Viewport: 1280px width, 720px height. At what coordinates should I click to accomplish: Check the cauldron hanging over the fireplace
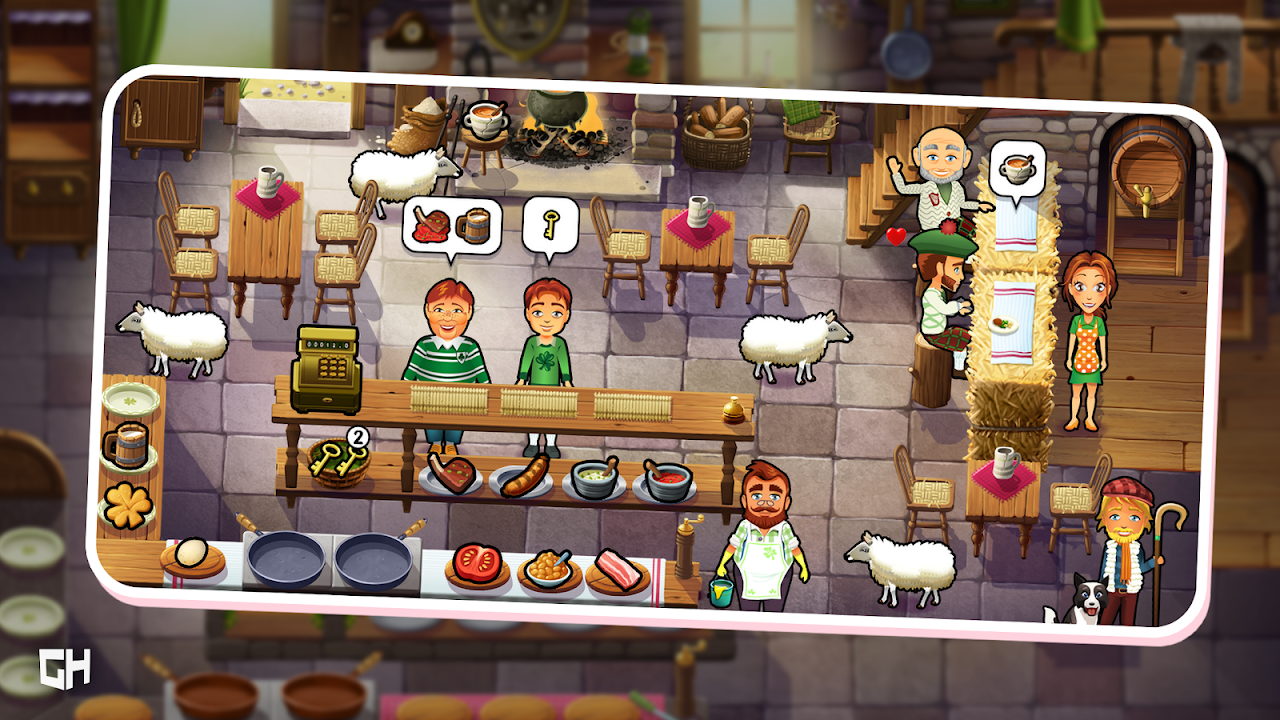click(x=558, y=112)
